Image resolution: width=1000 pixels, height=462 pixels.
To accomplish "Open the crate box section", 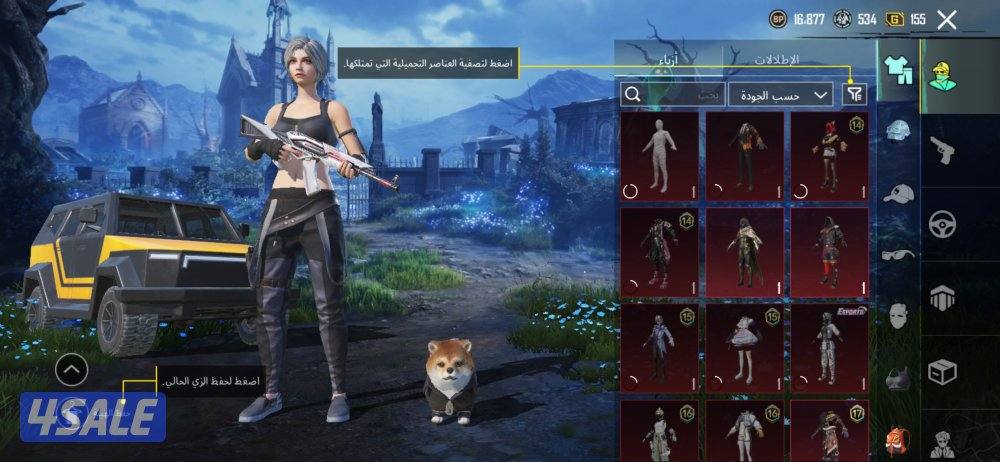I will pos(943,372).
